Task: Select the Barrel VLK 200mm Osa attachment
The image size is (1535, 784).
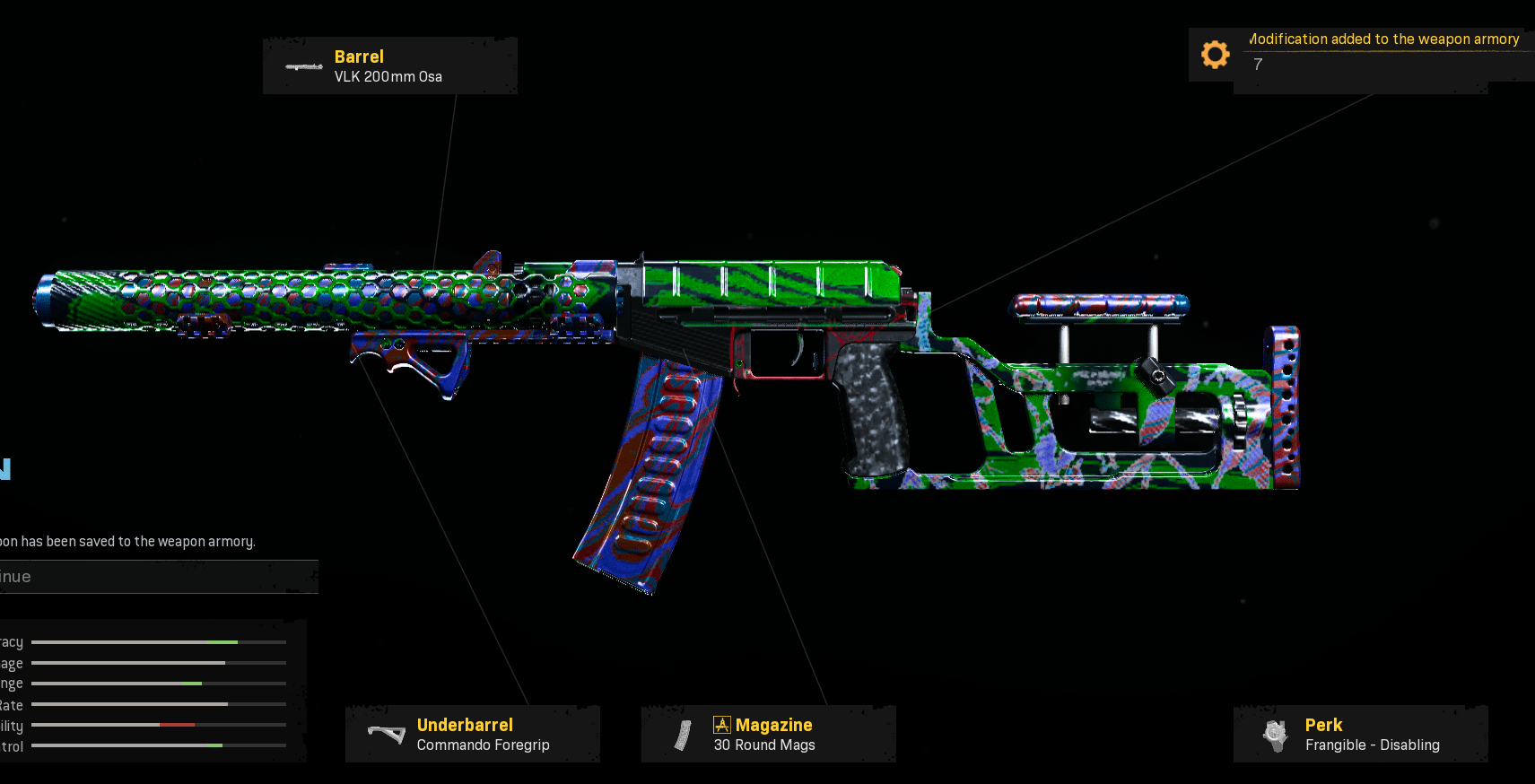Action: pos(389,66)
